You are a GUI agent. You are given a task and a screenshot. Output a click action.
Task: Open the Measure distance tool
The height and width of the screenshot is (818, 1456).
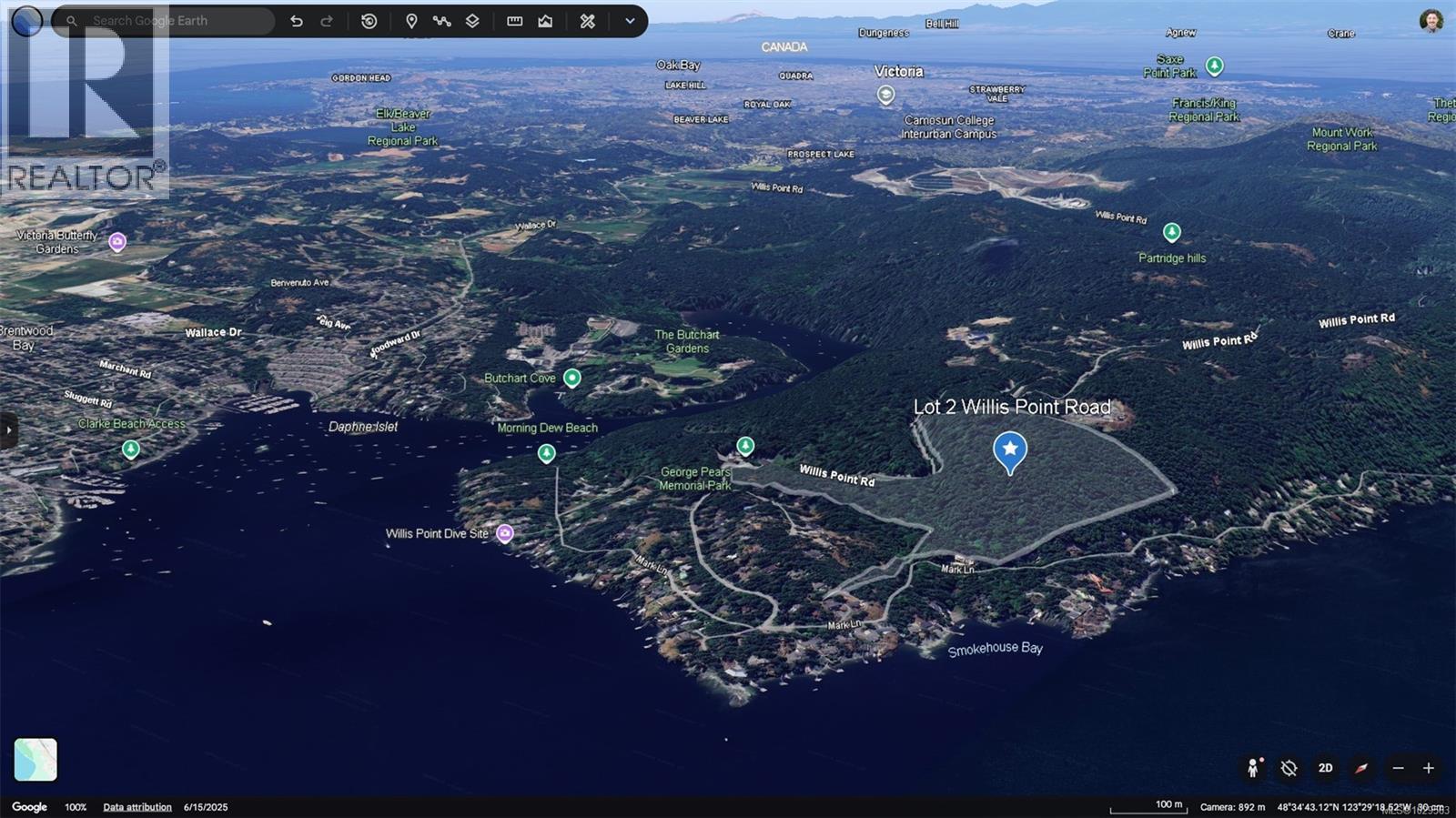point(514,20)
